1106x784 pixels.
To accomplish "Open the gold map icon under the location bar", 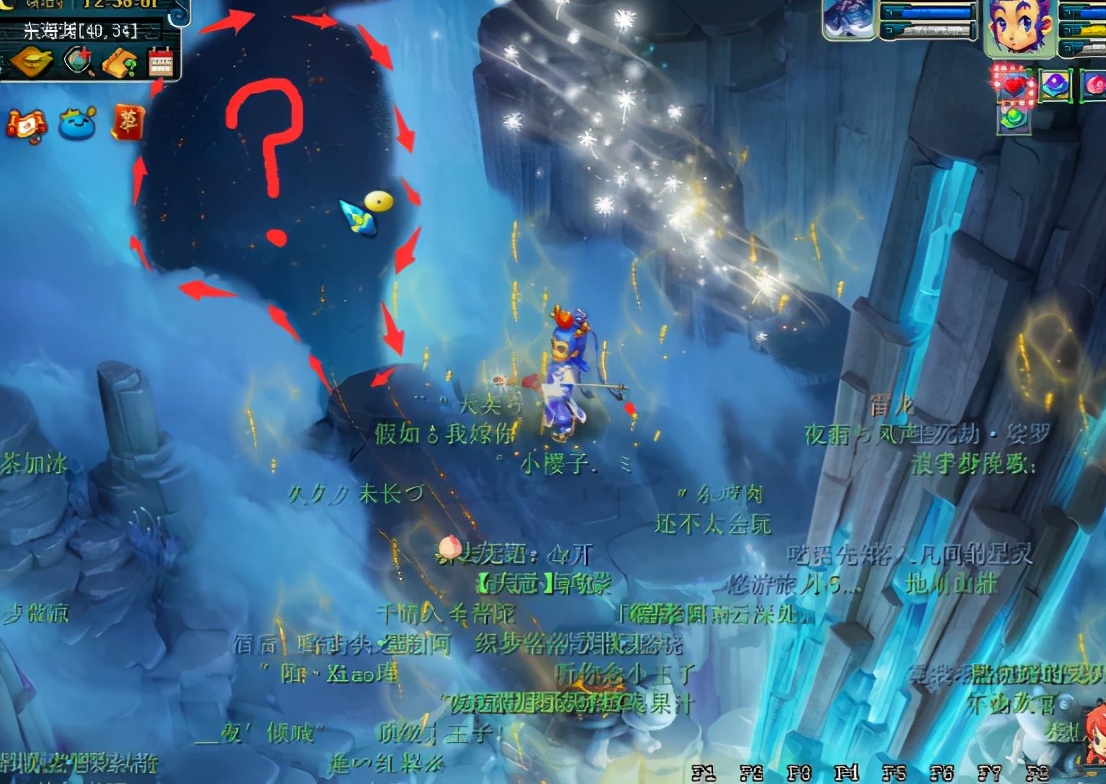I will click(x=33, y=61).
